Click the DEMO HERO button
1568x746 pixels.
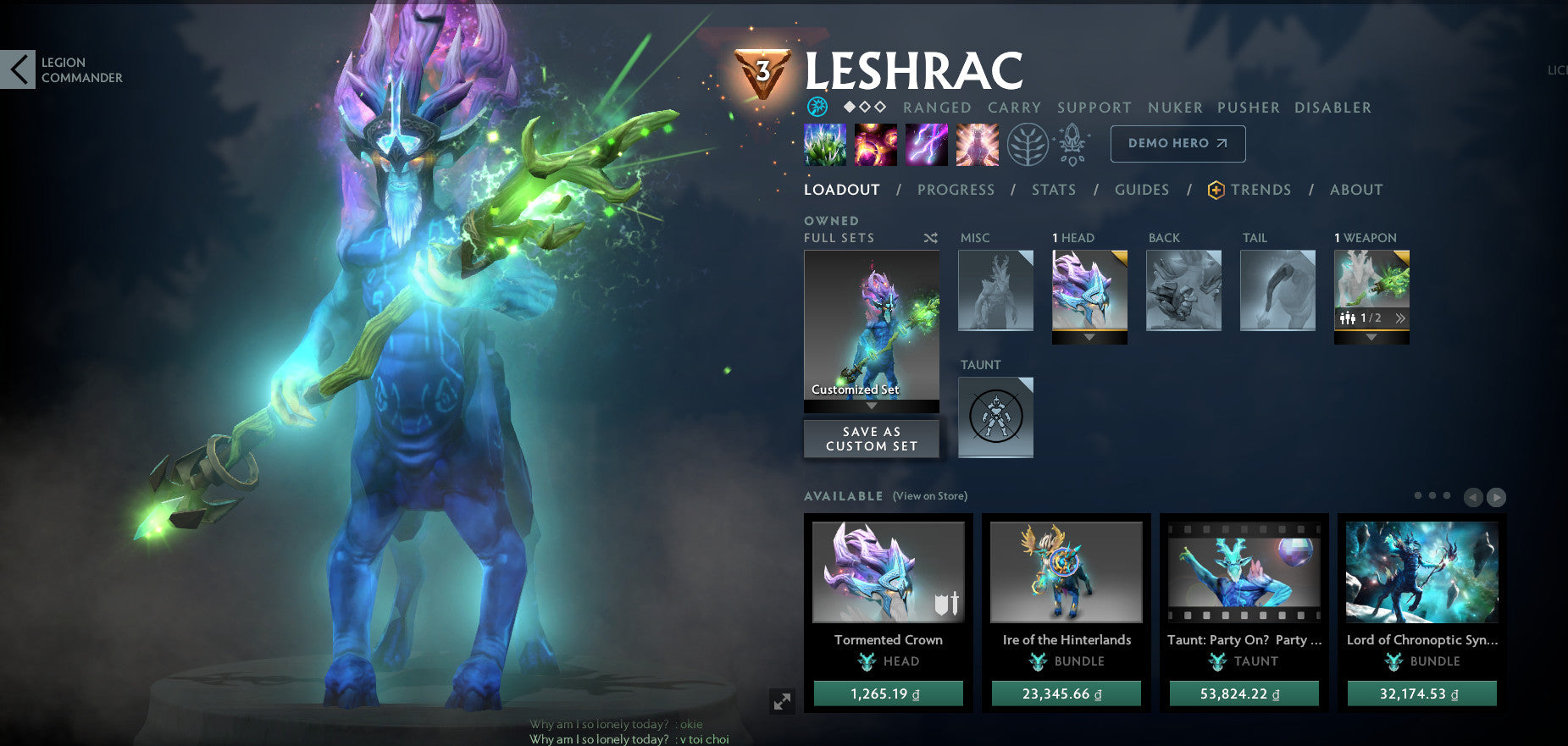point(1177,143)
